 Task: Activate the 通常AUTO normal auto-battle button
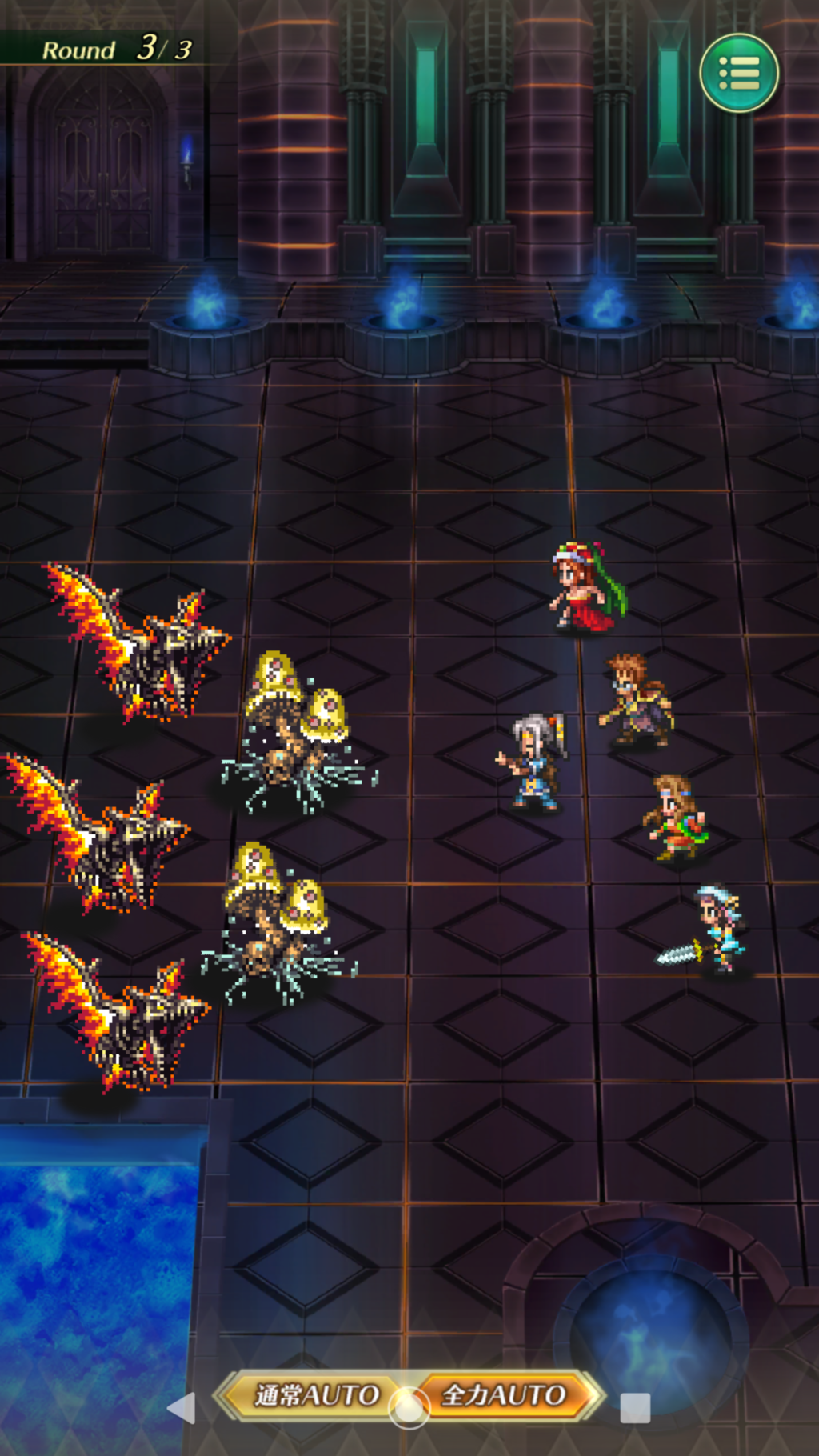[x=315, y=1395]
